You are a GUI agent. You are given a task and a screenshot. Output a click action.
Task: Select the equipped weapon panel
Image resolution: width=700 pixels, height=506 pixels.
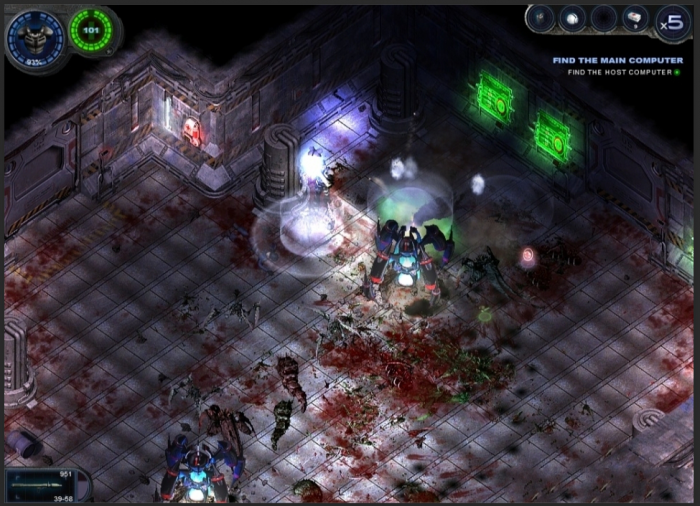tap(42, 486)
